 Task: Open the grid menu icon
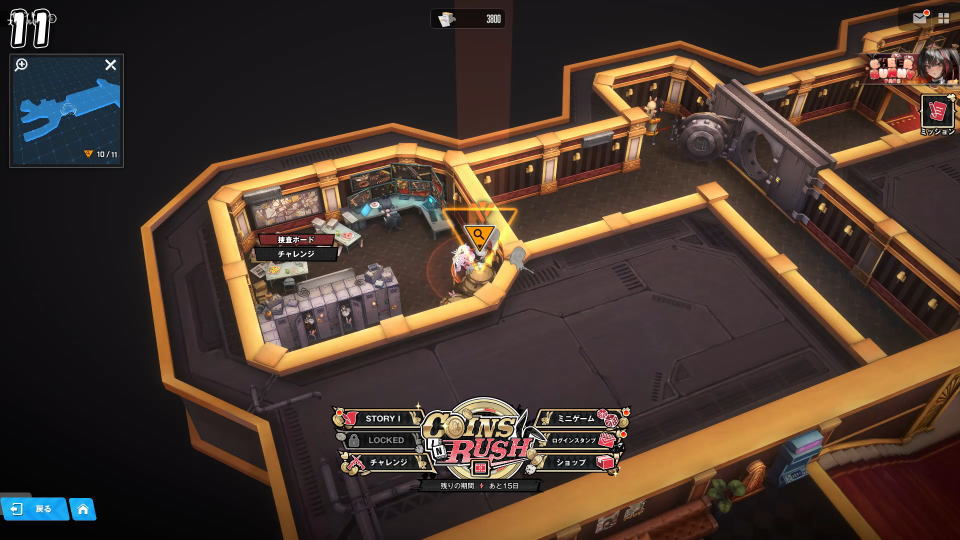pyautogui.click(x=943, y=18)
